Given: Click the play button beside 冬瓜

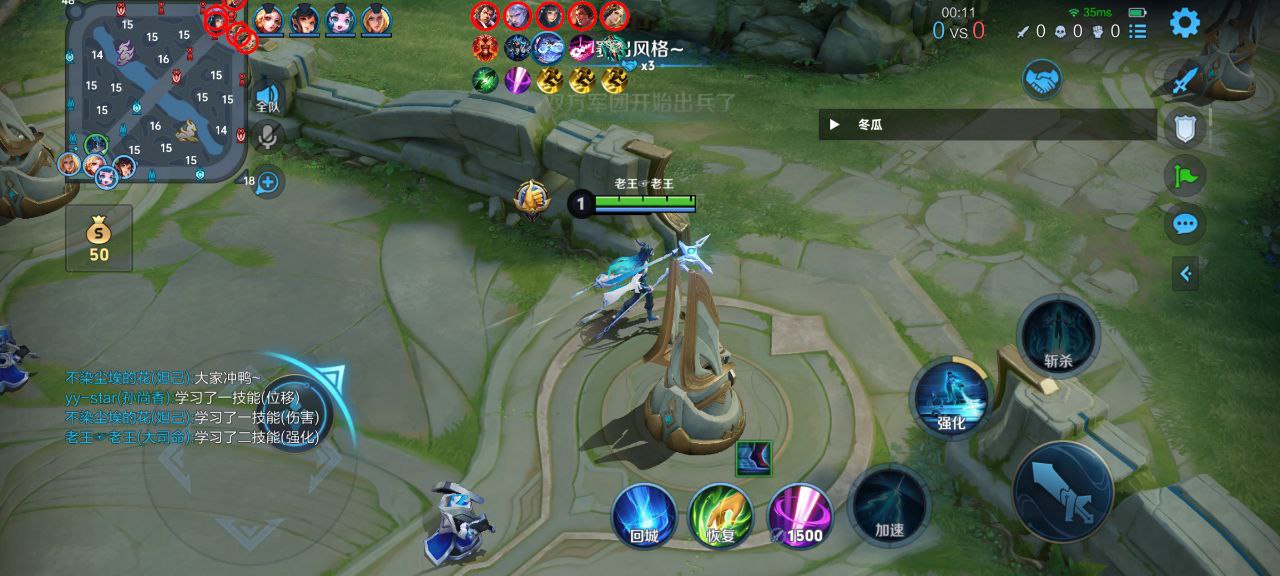Looking at the screenshot, I should pos(835,125).
